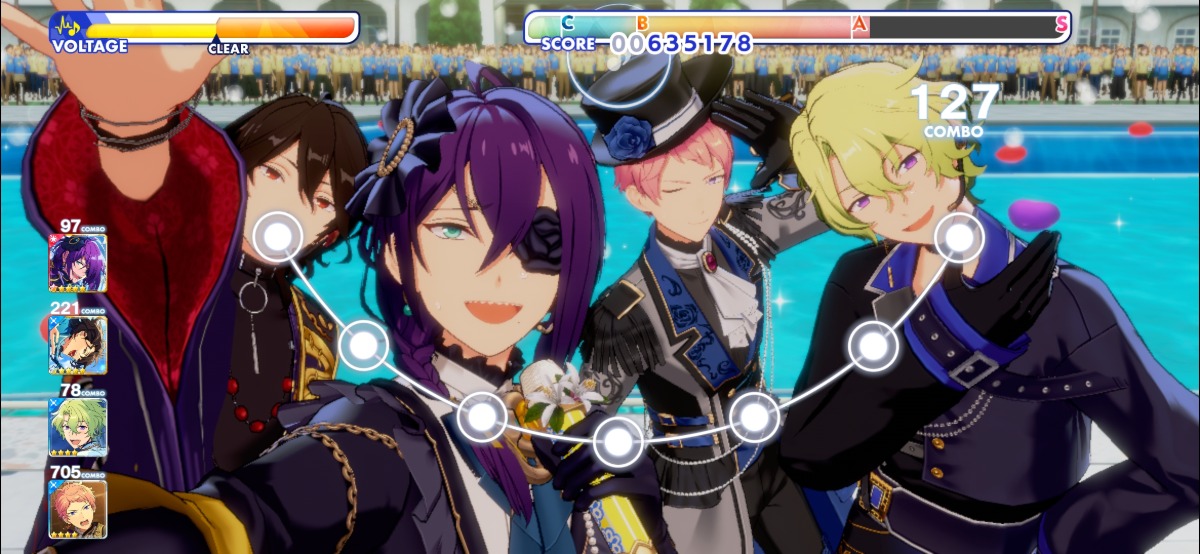Choose the green-haired character portrait with 78 combo
The image size is (1200, 554).
77,428
